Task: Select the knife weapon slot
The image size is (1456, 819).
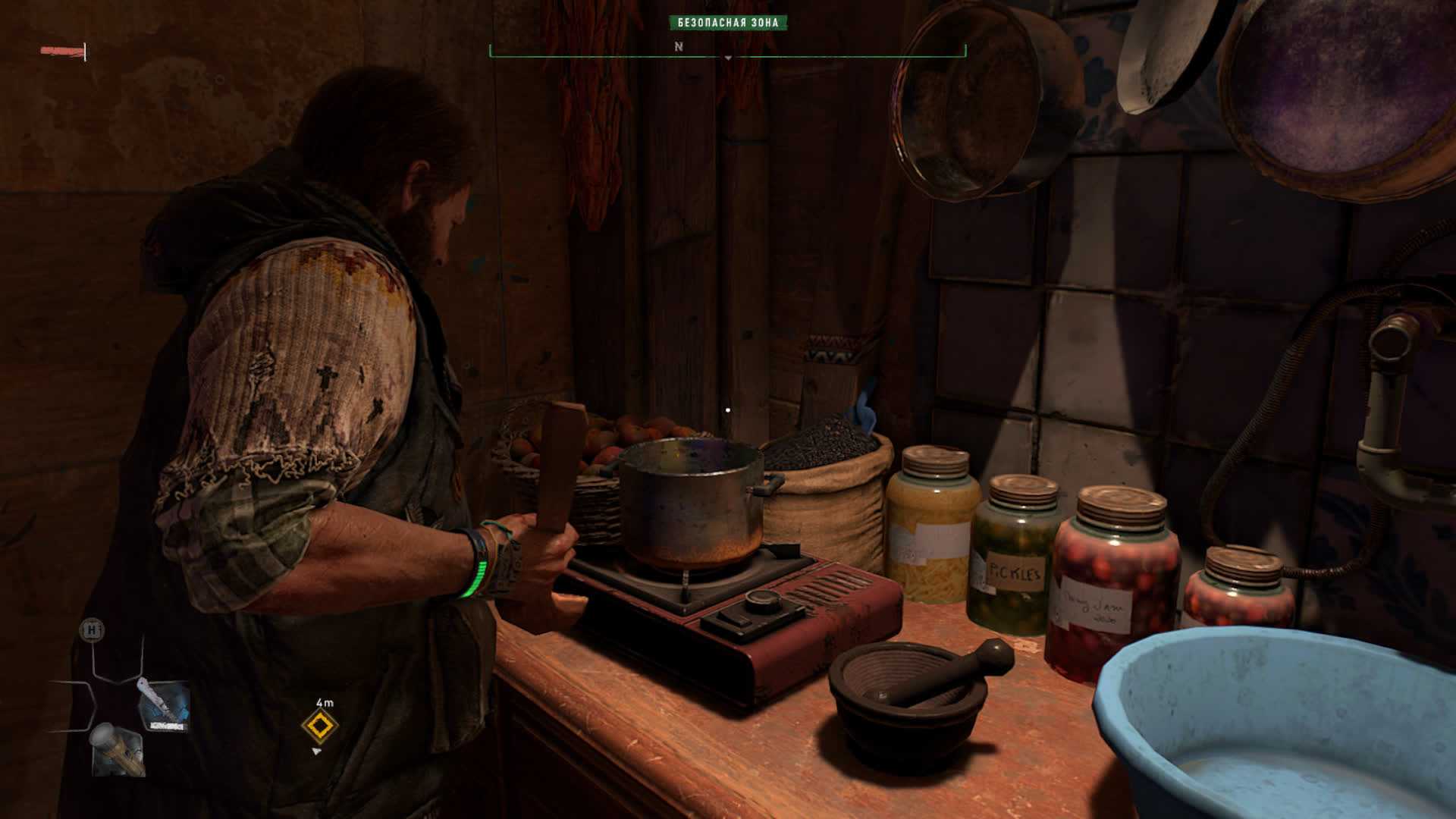Action: tap(162, 707)
